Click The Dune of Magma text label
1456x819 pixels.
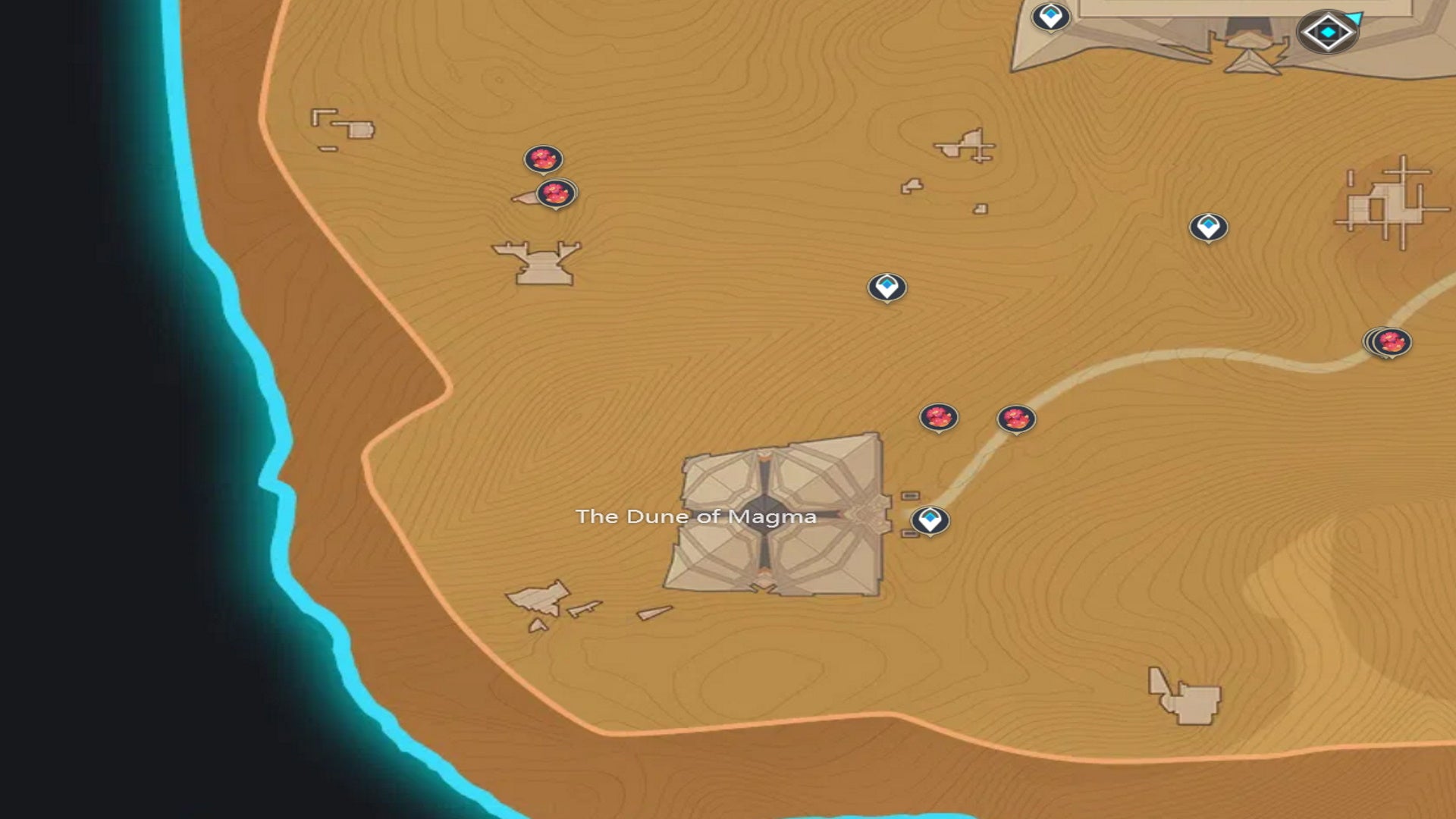[698, 519]
